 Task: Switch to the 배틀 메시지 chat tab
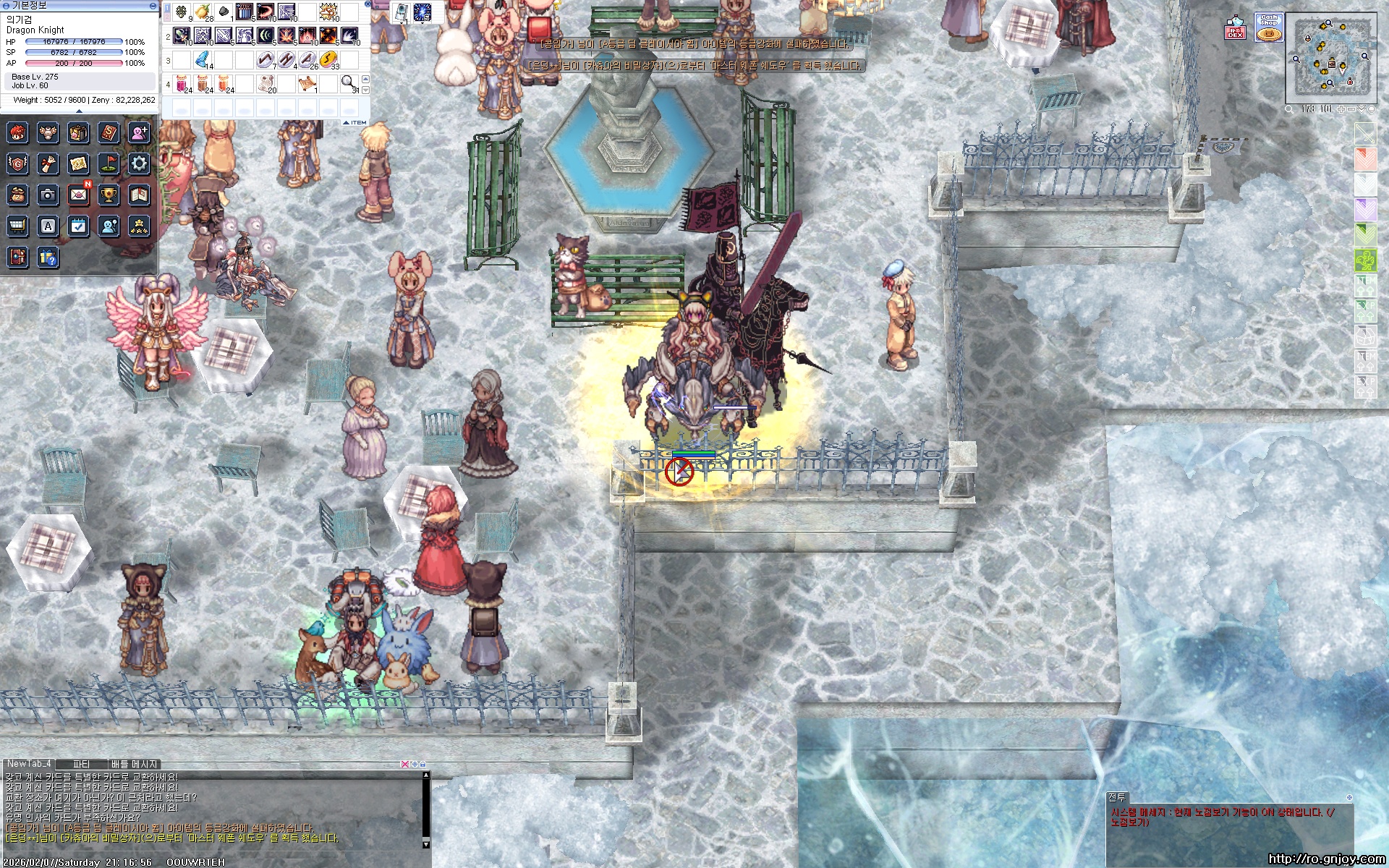(134, 764)
